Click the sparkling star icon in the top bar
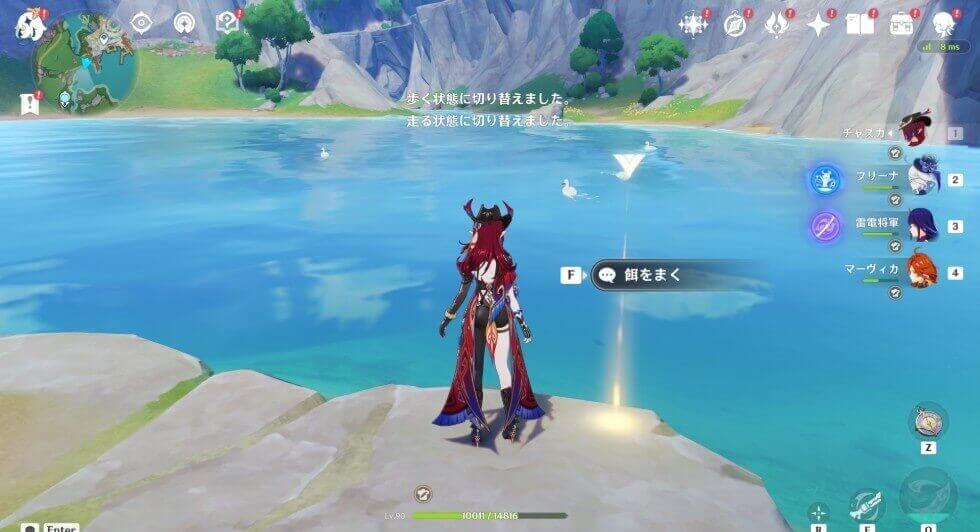Viewport: 980px width, 532px height. (693, 25)
